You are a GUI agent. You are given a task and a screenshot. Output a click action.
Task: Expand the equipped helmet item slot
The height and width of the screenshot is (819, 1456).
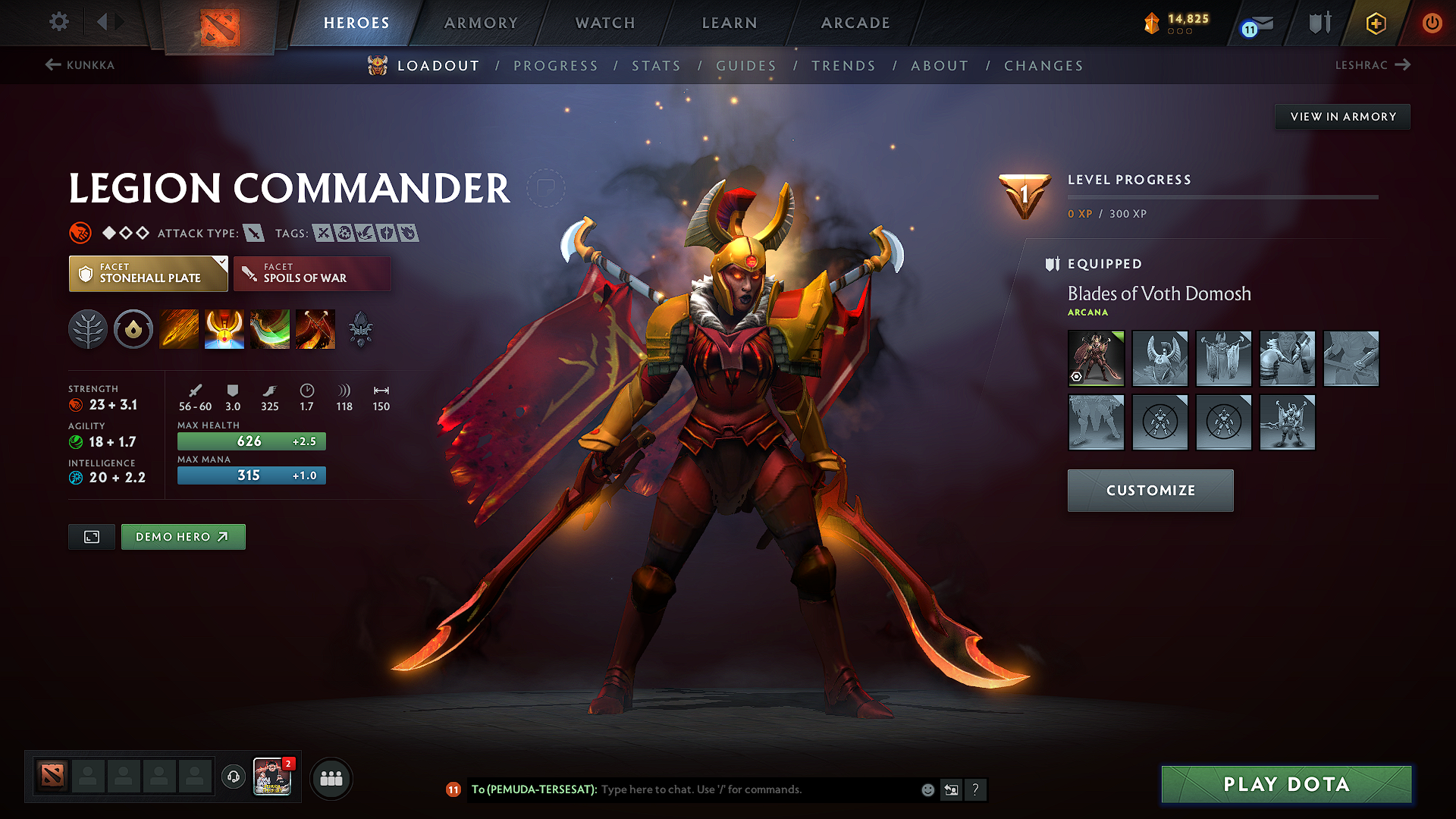[x=1160, y=358]
